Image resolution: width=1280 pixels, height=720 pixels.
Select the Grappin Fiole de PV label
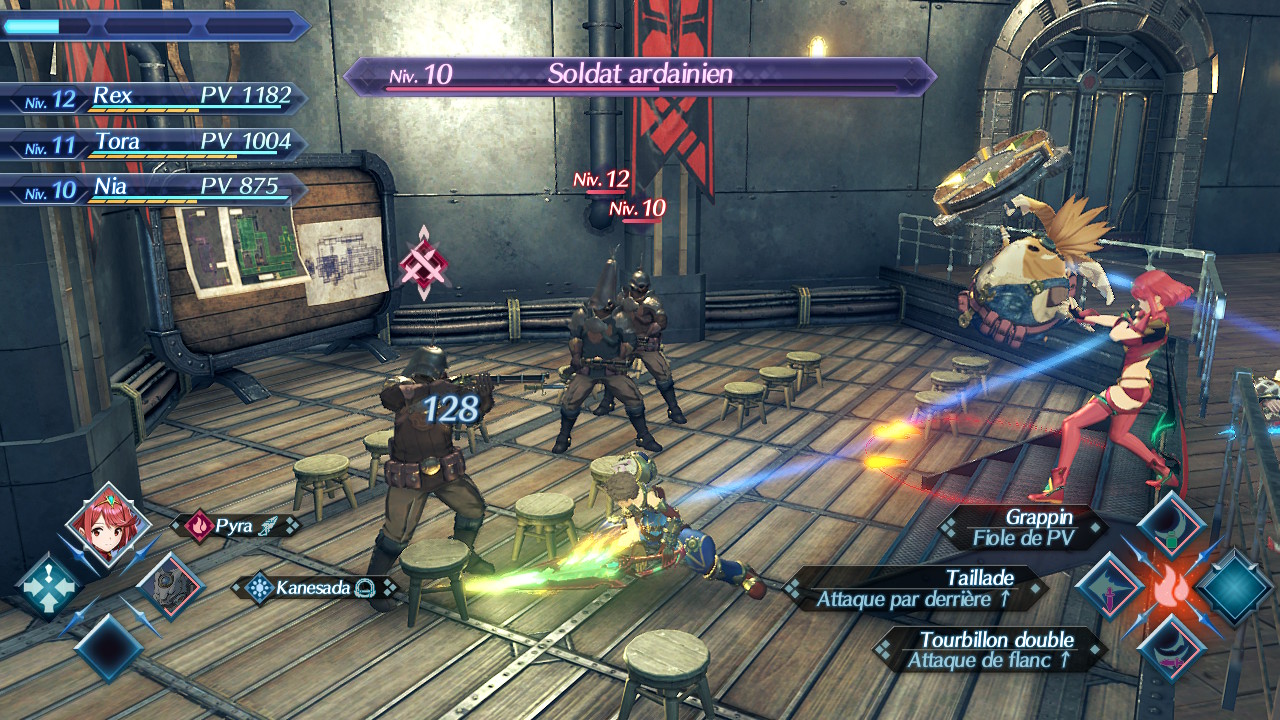(1022, 528)
